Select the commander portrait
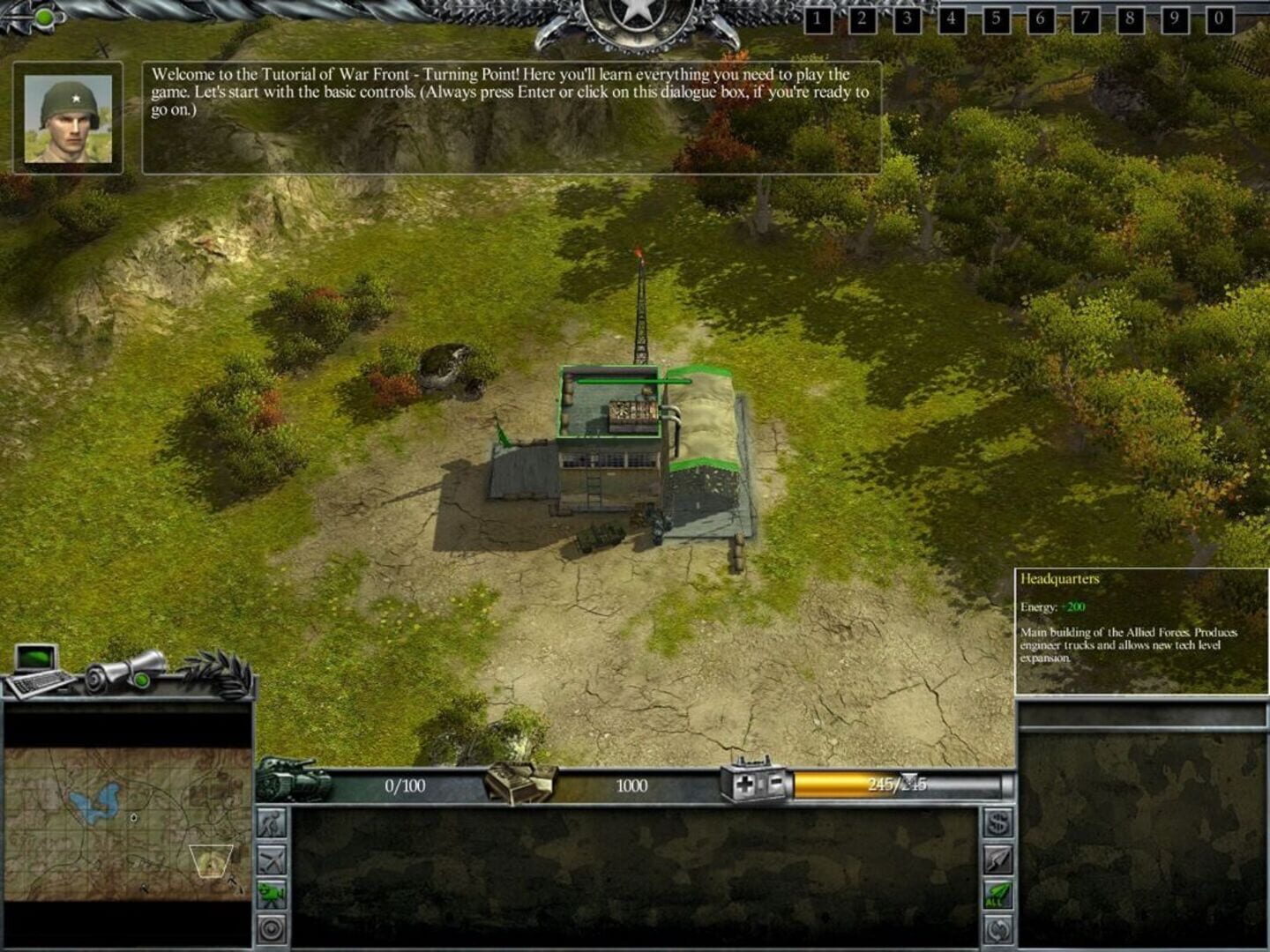 (x=66, y=115)
